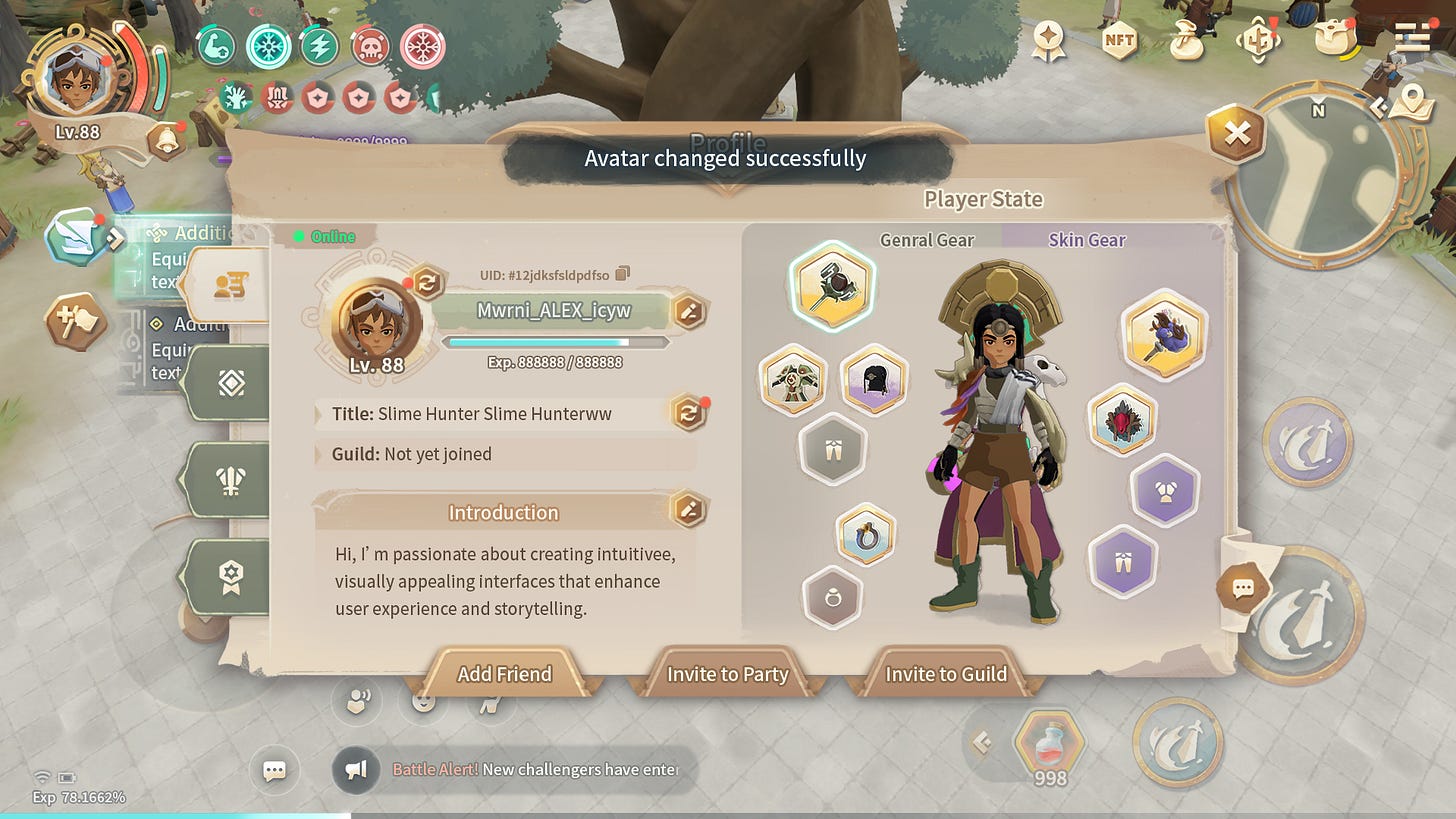Select the black hood helmet slot
1456x819 pixels.
[x=873, y=380]
